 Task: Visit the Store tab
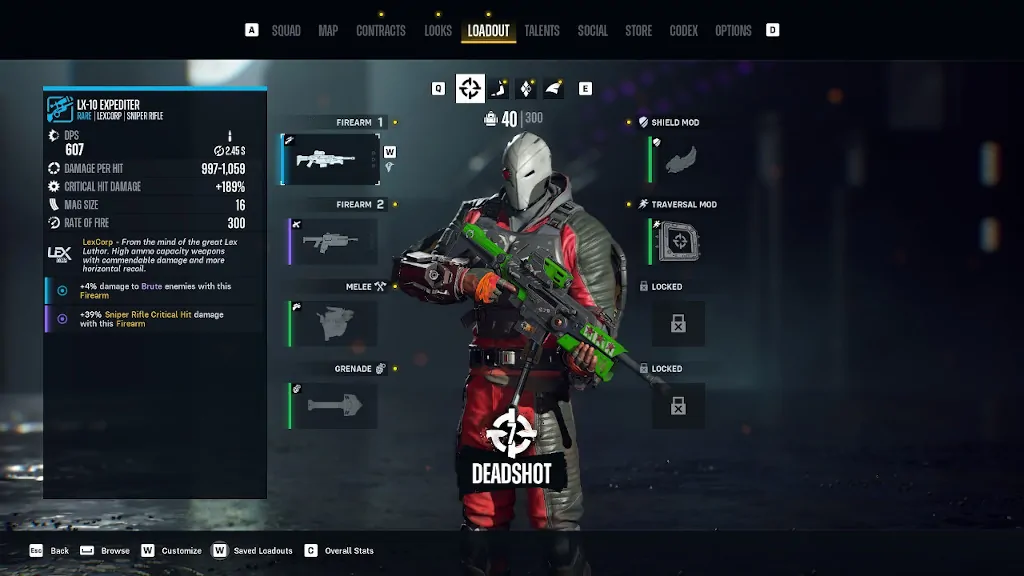click(x=639, y=31)
